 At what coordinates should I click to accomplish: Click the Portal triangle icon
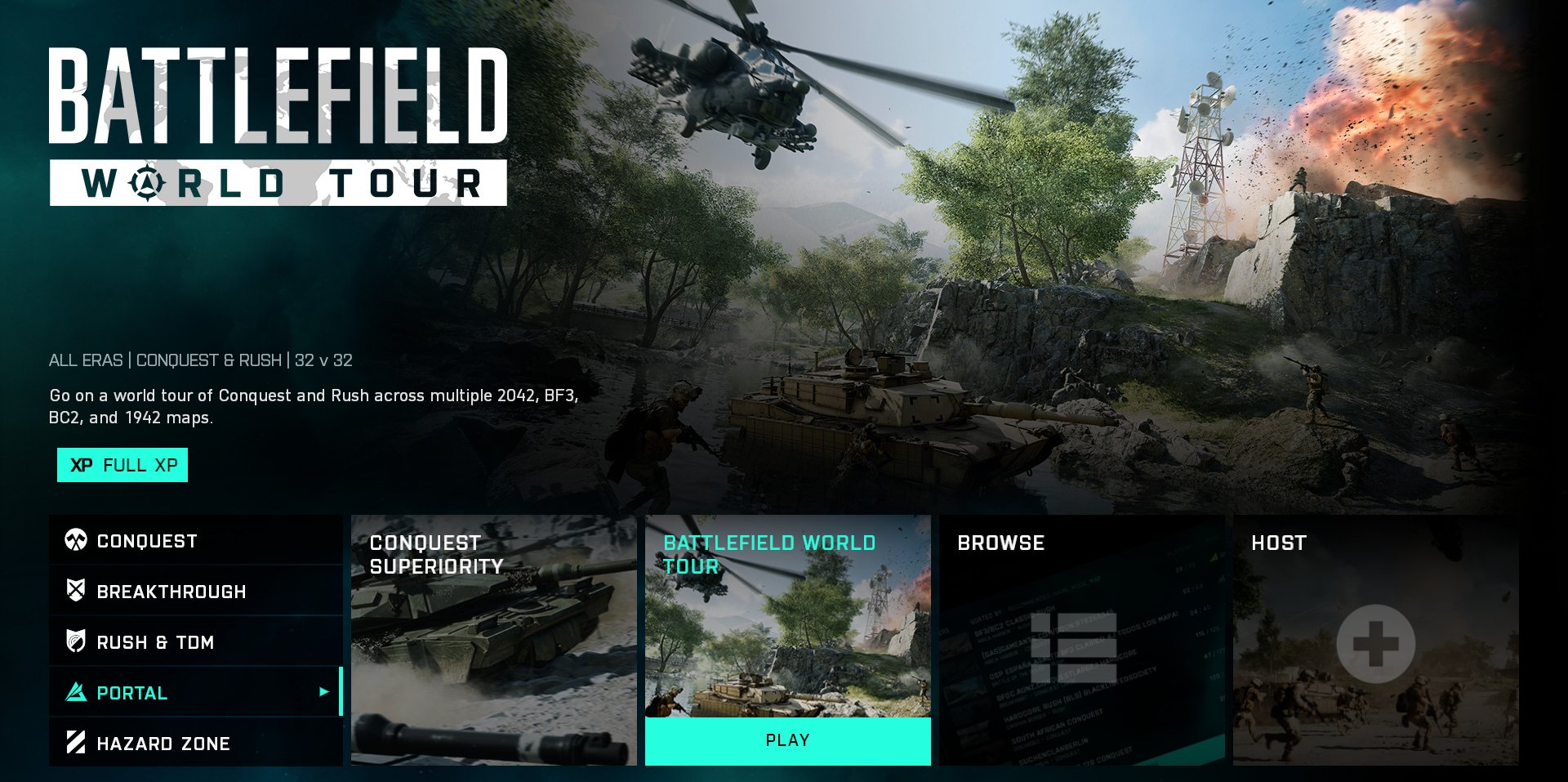(x=78, y=692)
